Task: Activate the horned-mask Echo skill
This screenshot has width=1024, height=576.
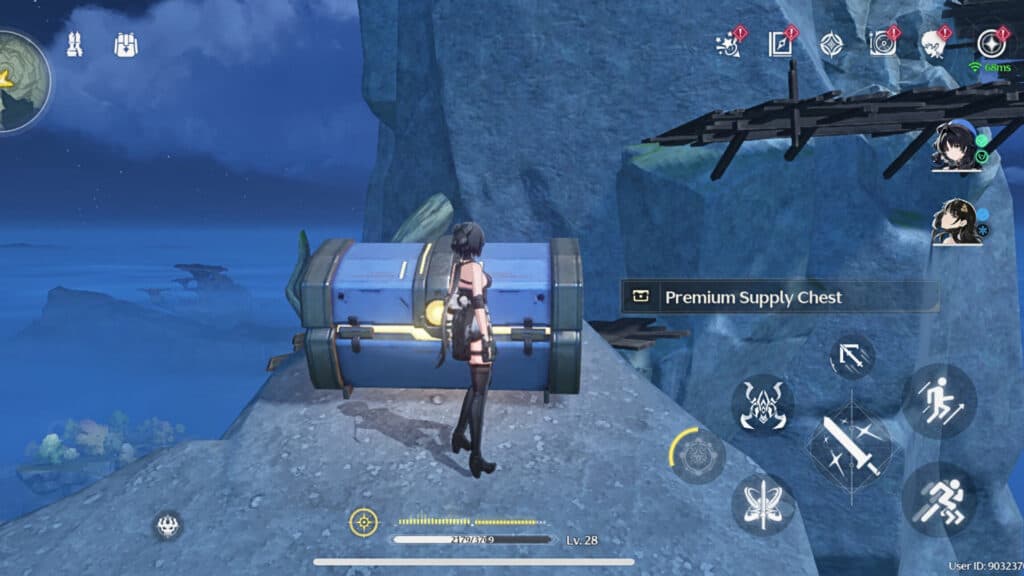Action: point(762,405)
